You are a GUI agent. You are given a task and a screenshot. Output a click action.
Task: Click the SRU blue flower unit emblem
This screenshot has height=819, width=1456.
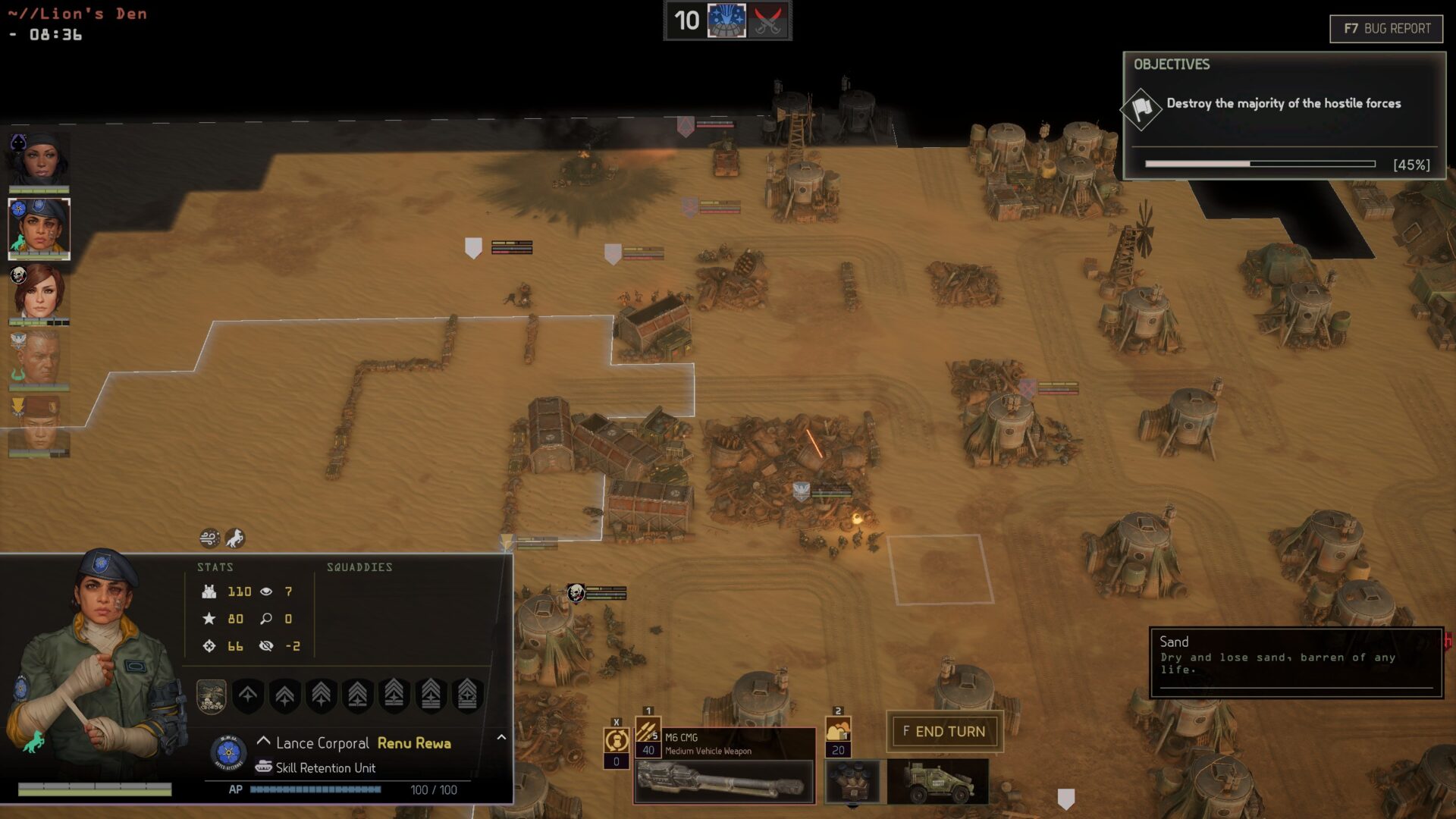pos(228,753)
